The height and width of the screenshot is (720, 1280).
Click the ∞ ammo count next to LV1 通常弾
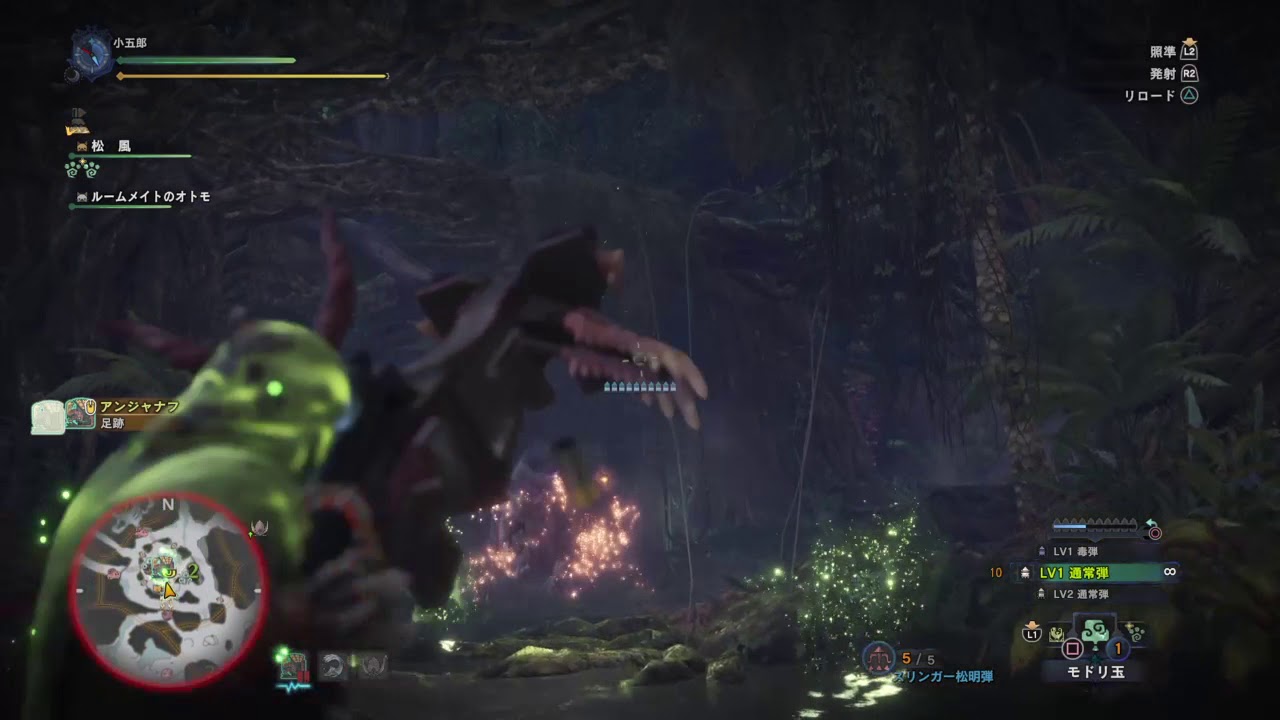point(1170,572)
